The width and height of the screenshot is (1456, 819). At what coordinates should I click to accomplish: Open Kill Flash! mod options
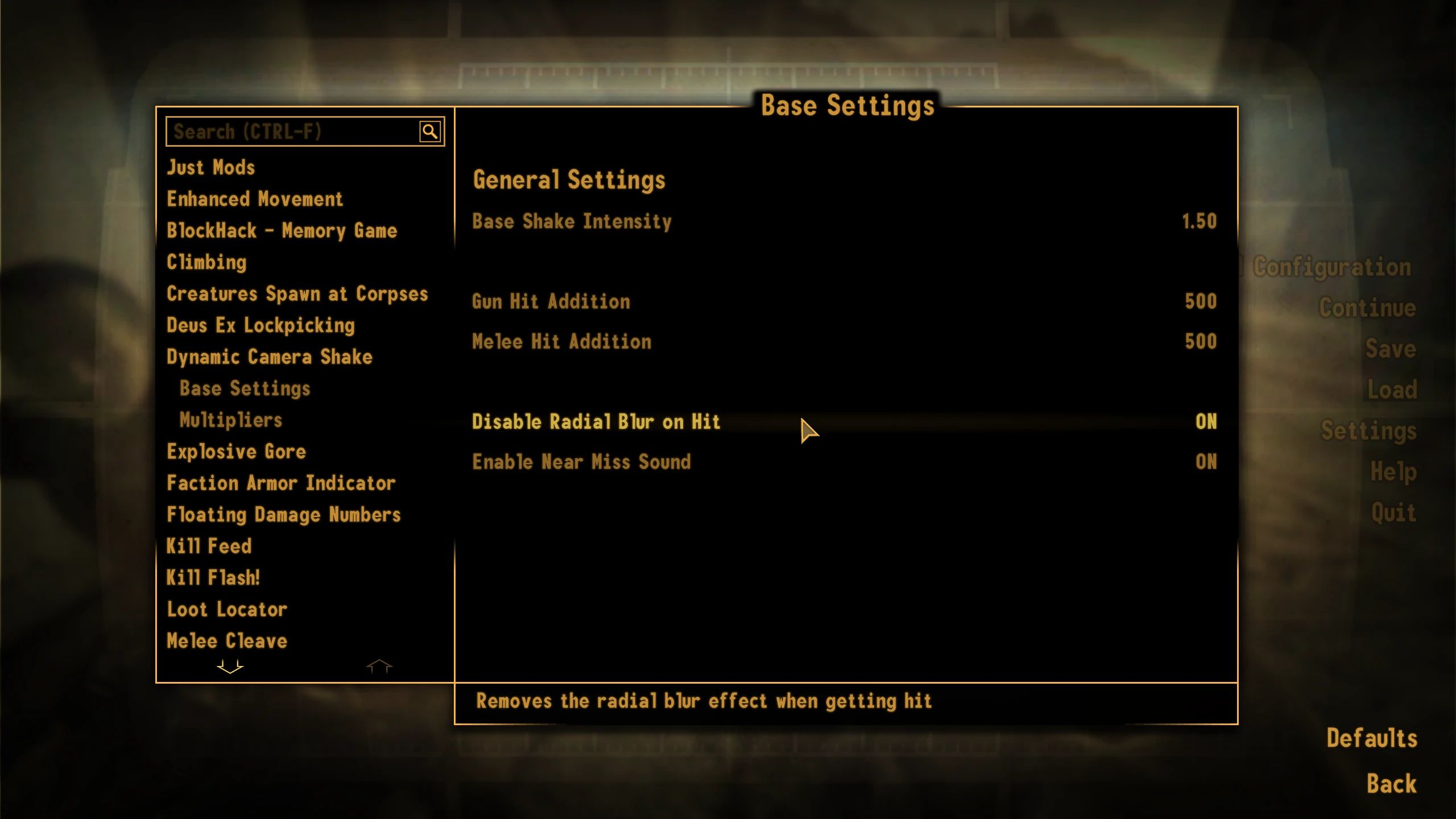tap(213, 577)
